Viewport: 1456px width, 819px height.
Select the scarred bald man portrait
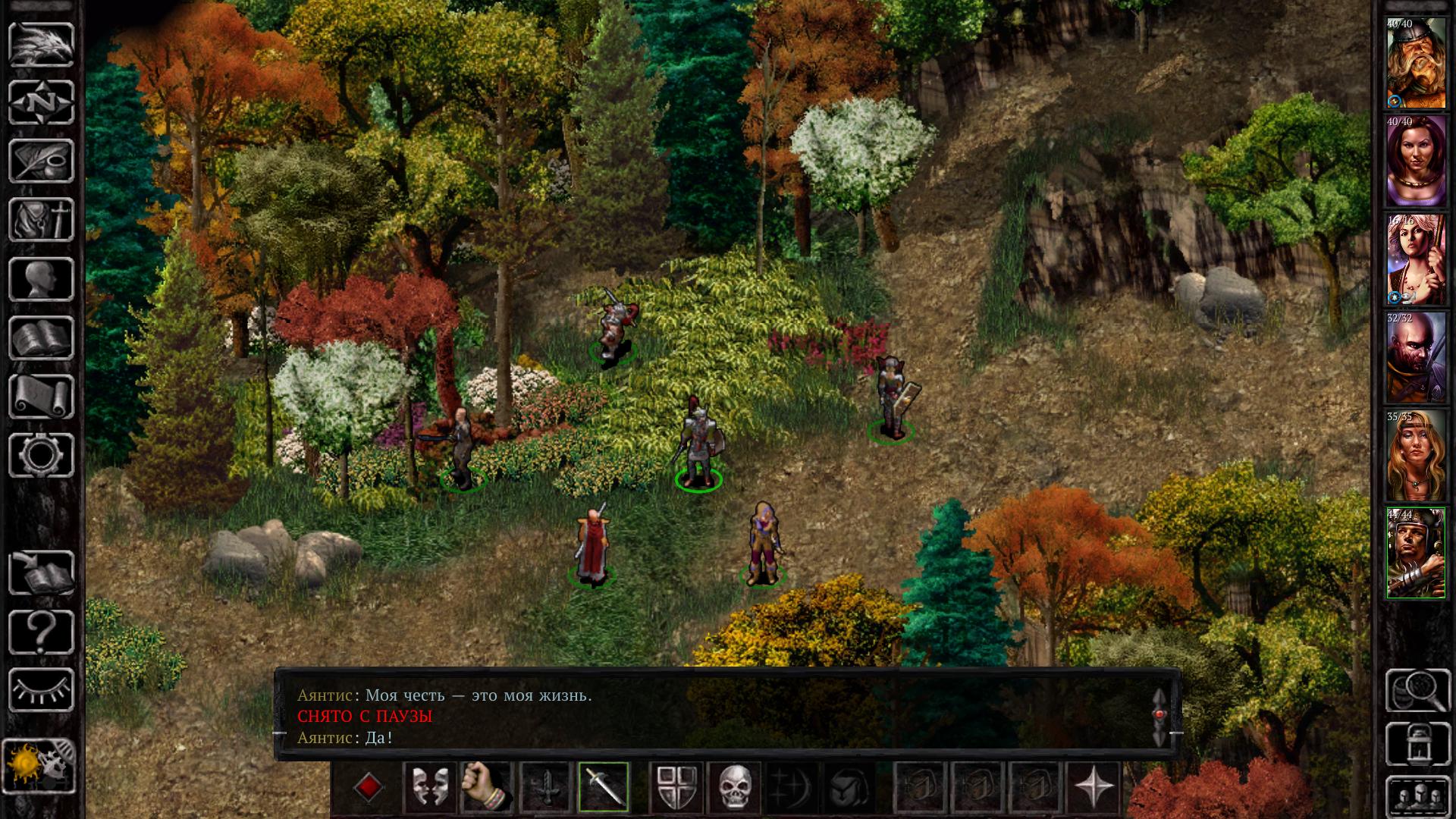click(x=1416, y=358)
